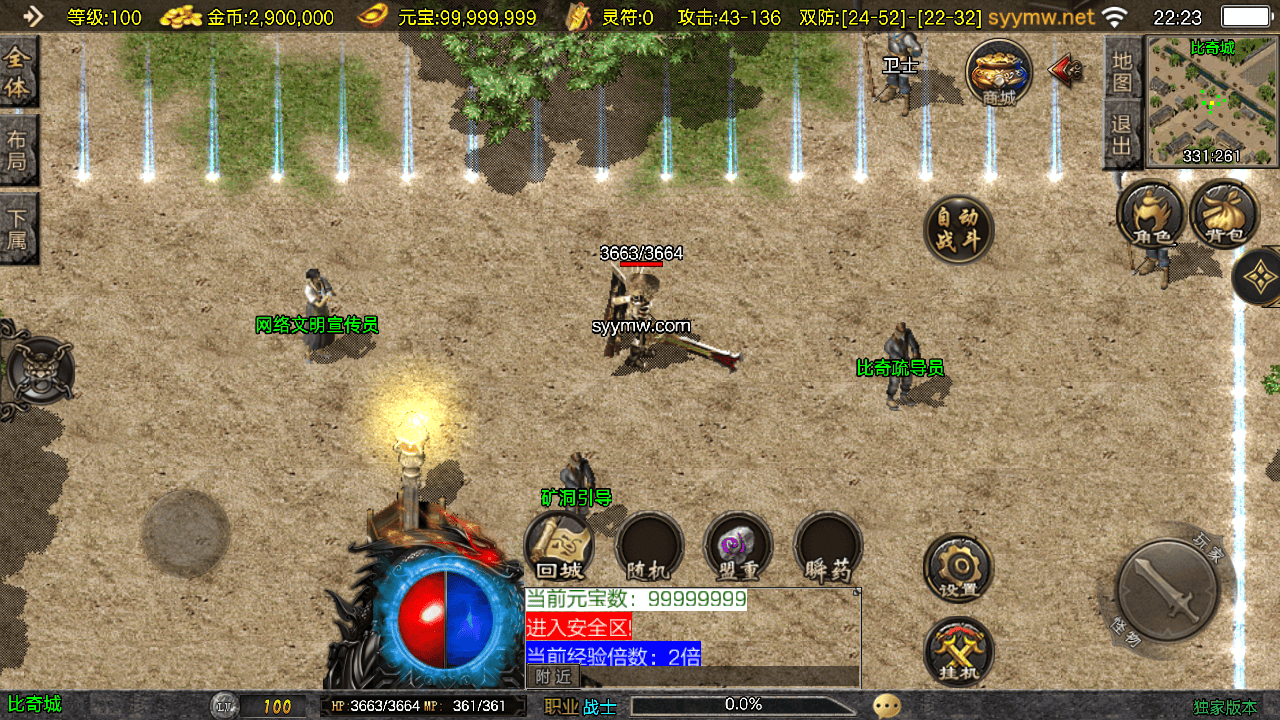Viewport: 1280px width, 720px height.
Task: Toggle 自动战斗 auto-battle
Action: [958, 229]
